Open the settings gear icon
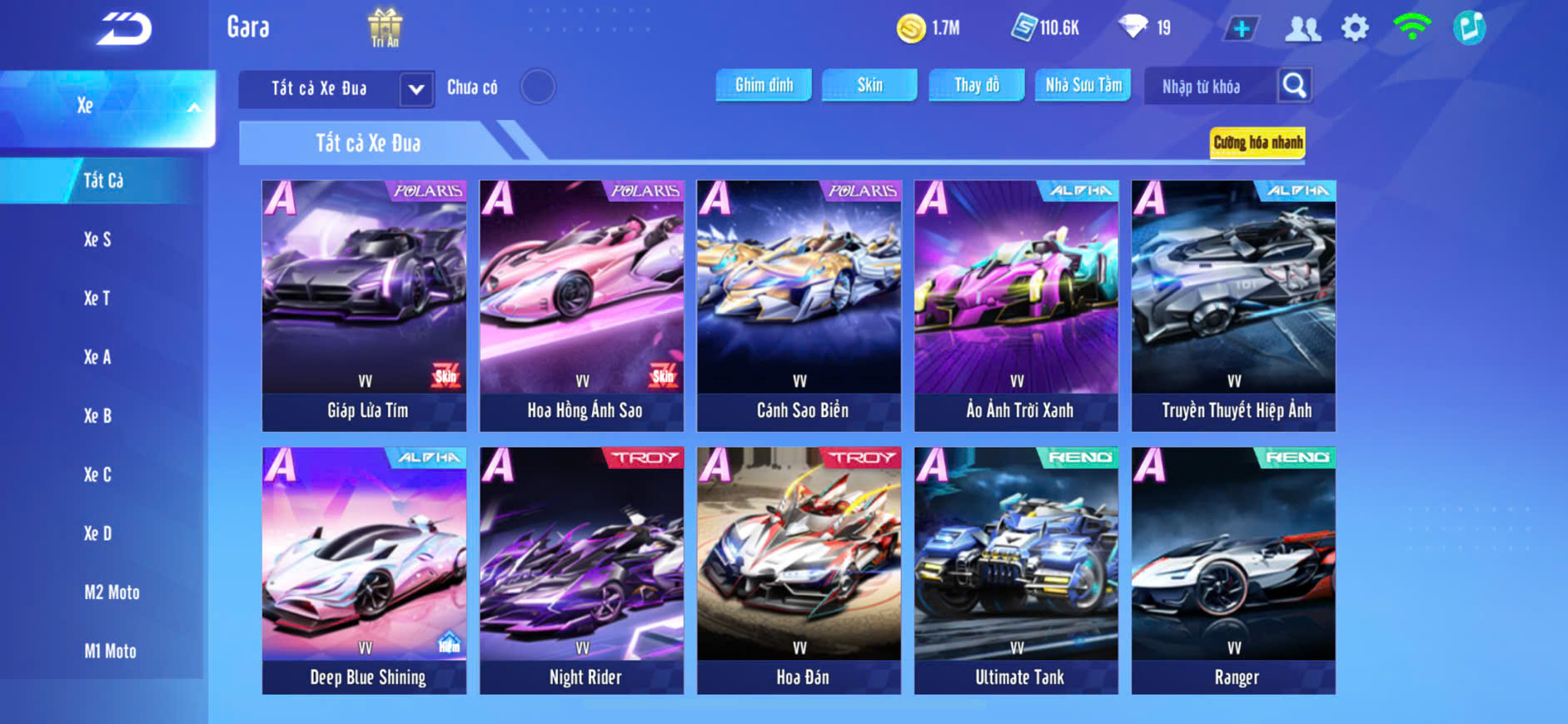The height and width of the screenshot is (724, 1568). point(1355,28)
